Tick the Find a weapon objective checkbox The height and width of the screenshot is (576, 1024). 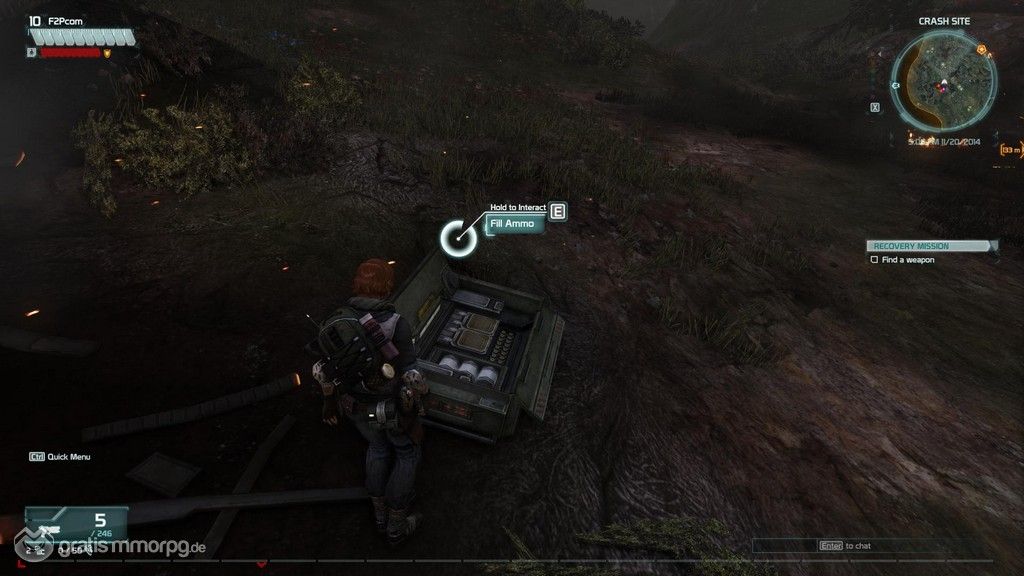tap(874, 260)
